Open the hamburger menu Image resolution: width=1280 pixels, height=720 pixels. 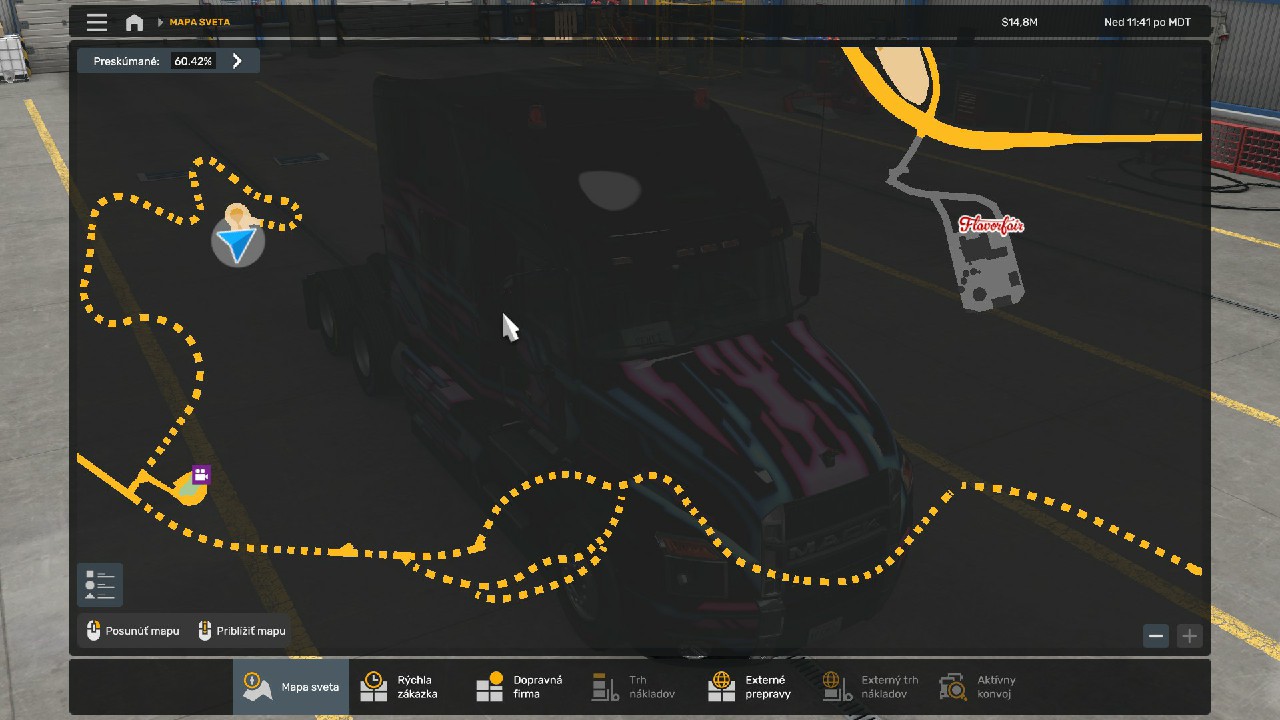[96, 21]
